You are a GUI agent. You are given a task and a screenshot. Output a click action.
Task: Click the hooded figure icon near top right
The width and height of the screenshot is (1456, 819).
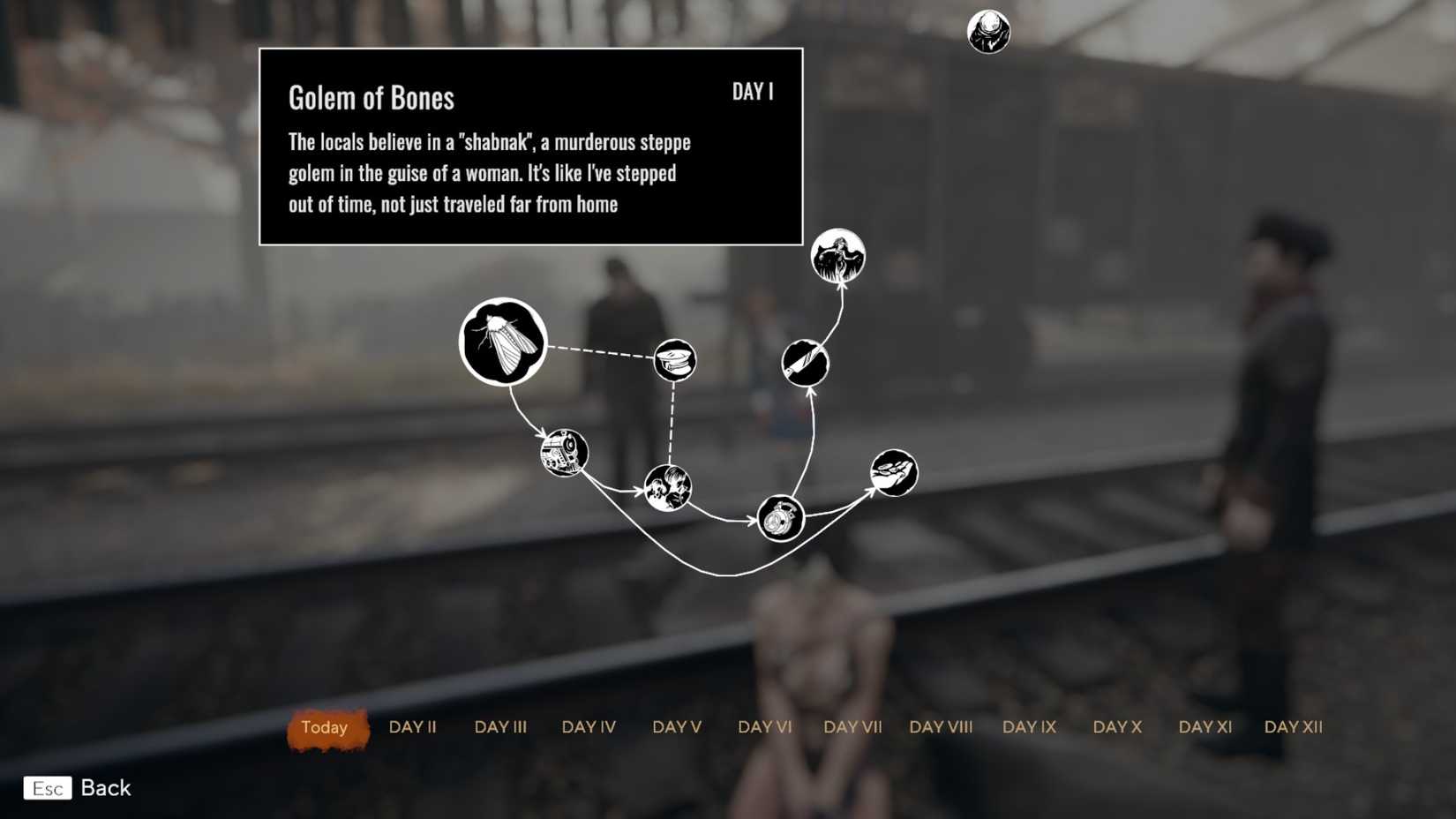989,33
